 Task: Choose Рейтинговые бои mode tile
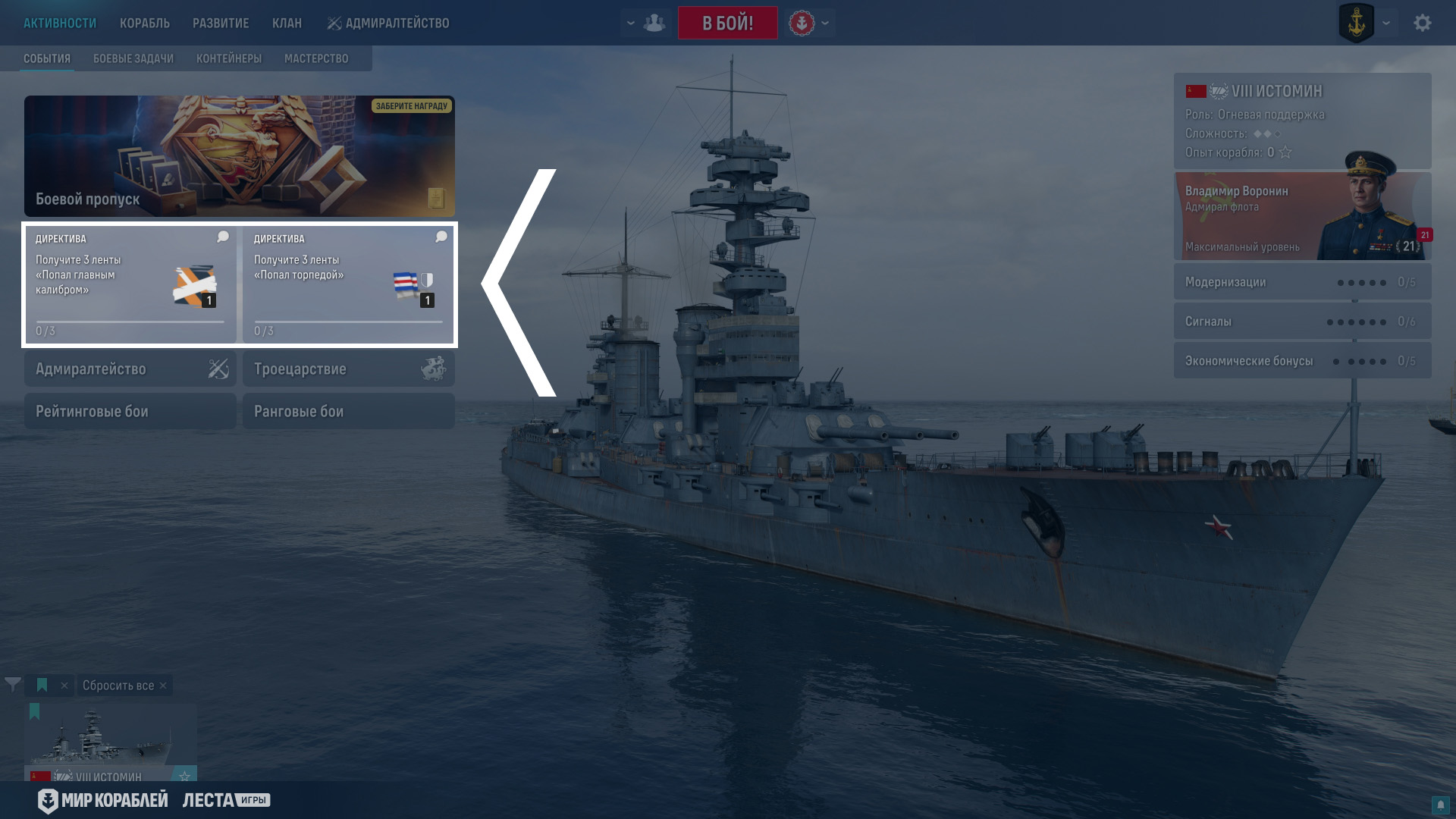click(x=130, y=412)
